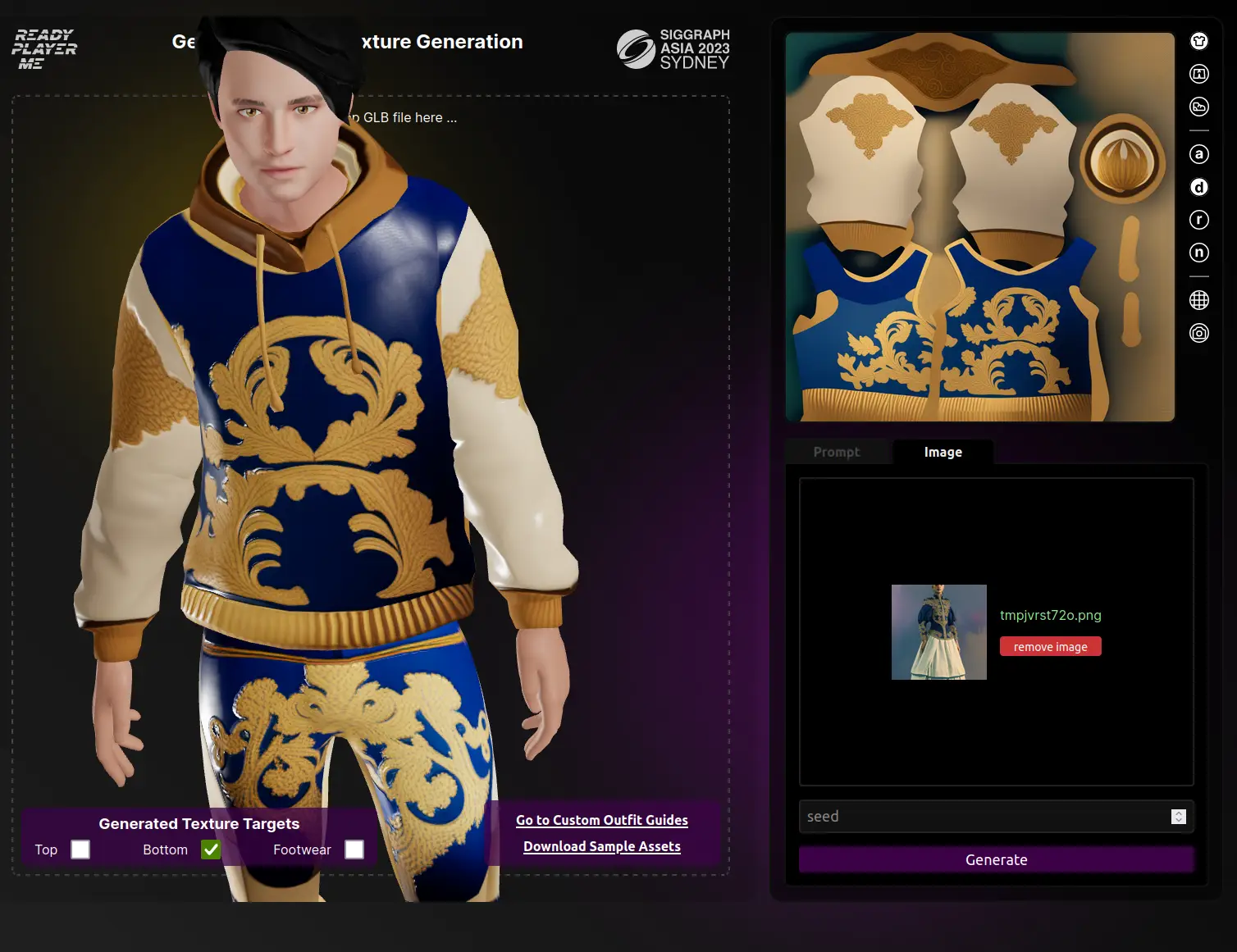Select the Image tab

tap(943, 452)
